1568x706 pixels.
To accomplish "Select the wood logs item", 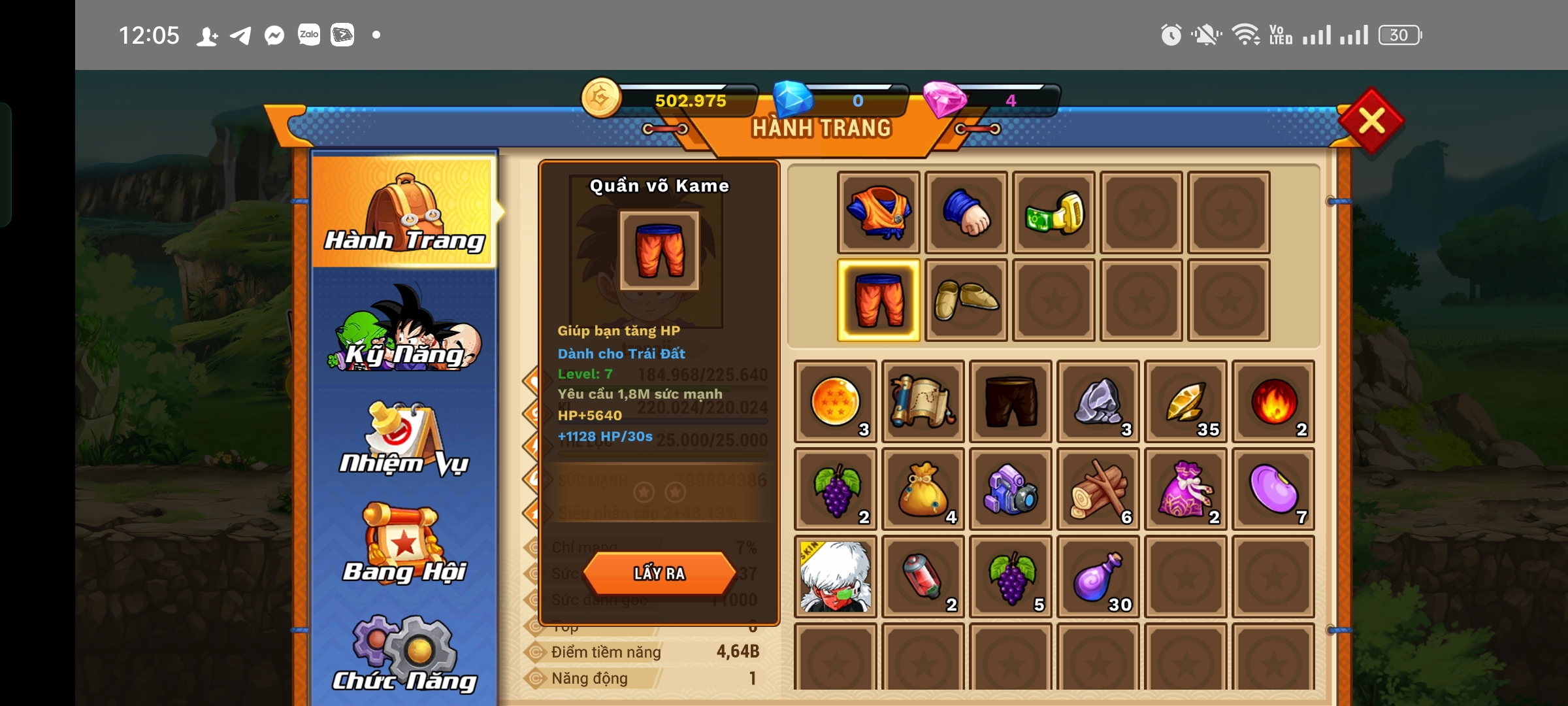I will 1098,489.
